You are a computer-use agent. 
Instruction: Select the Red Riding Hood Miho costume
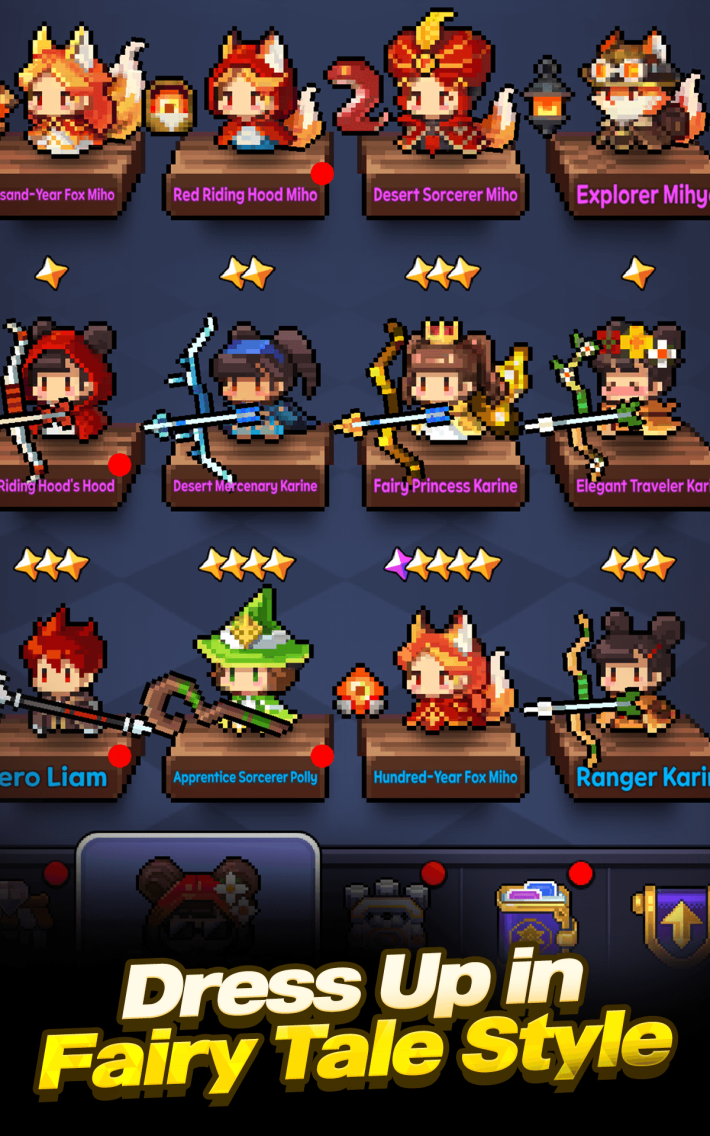[x=245, y=110]
